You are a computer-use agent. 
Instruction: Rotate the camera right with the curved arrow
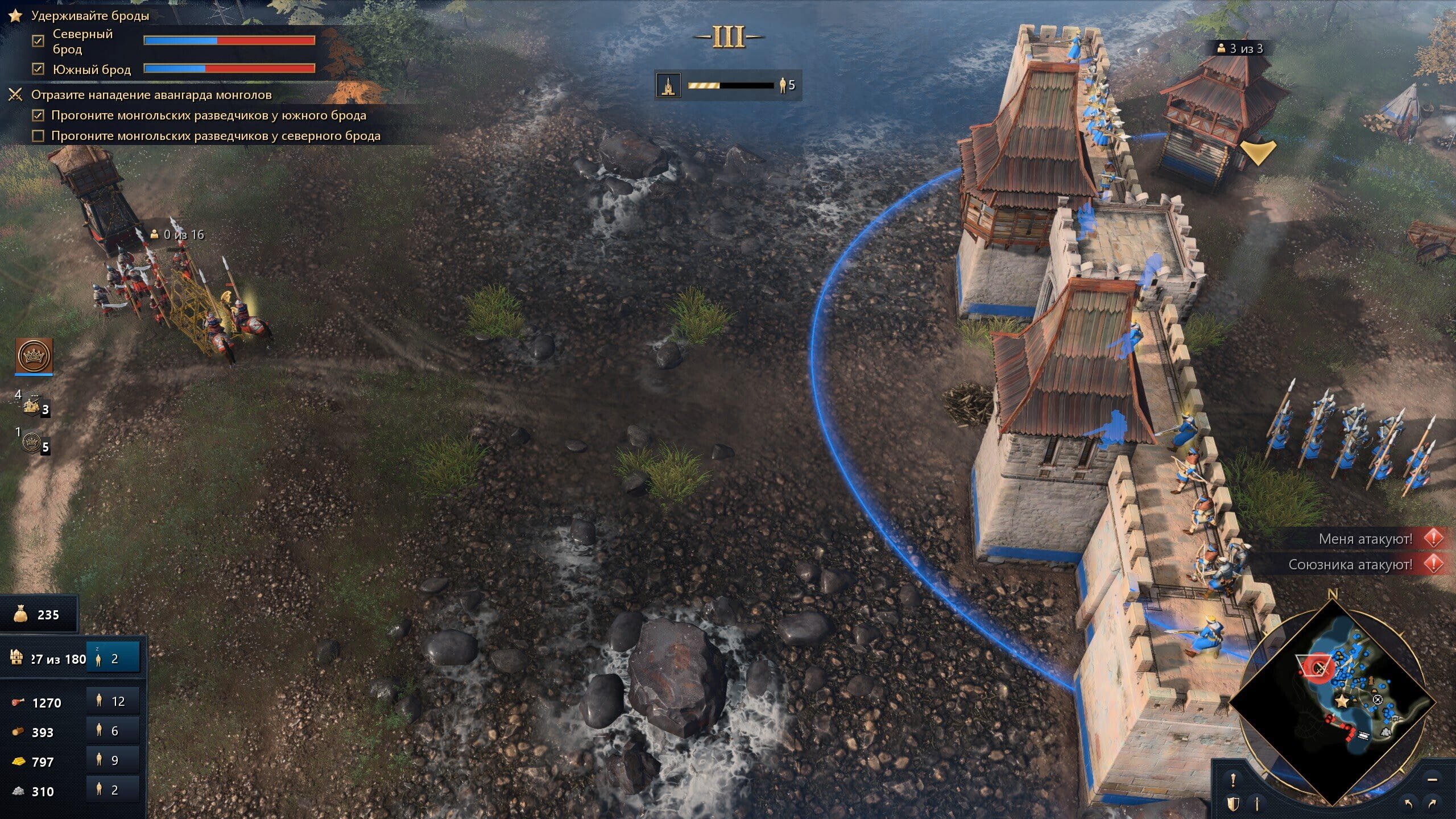click(x=1432, y=804)
